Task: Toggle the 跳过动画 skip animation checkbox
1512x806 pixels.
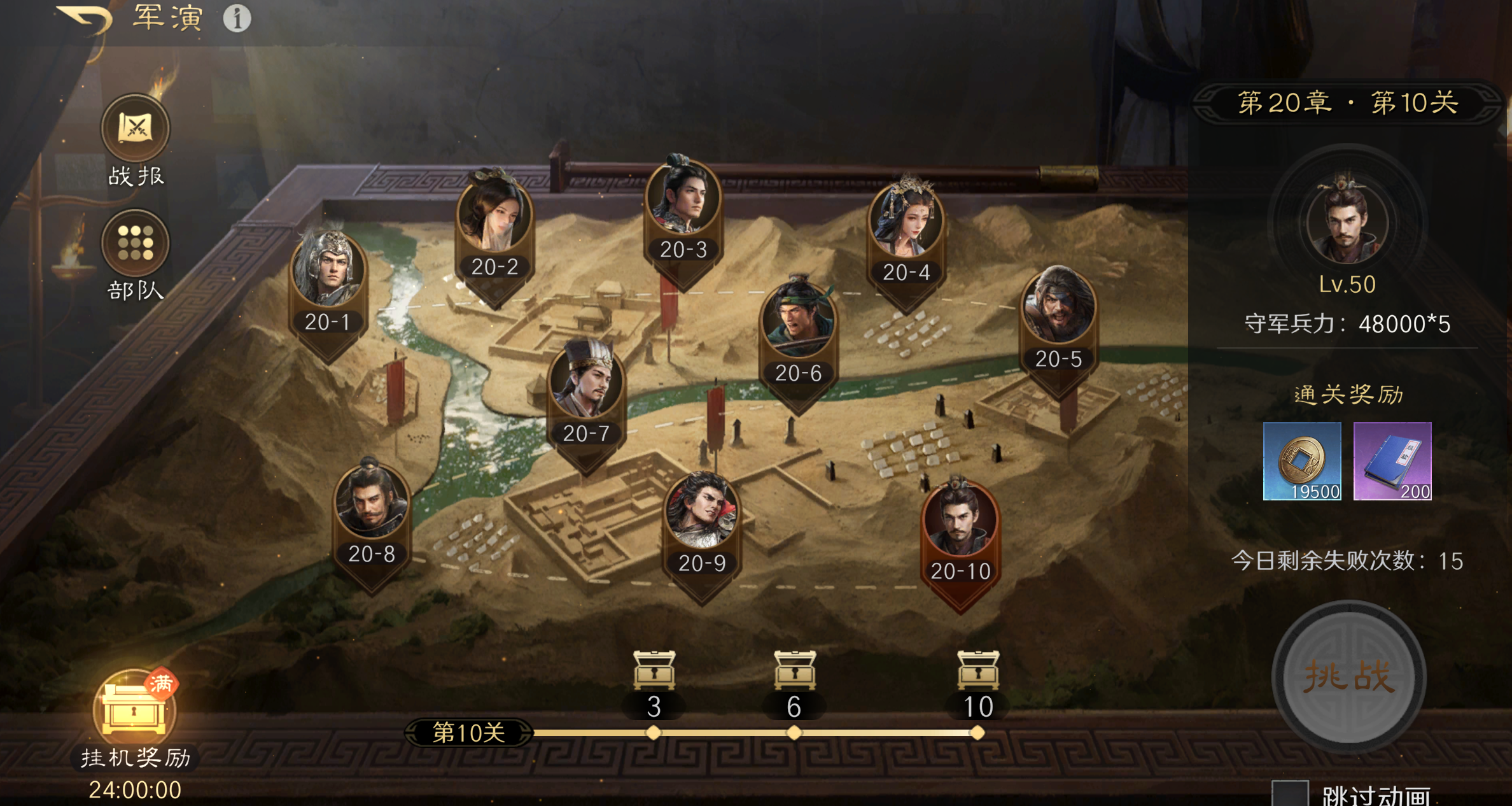Action: (1289, 794)
